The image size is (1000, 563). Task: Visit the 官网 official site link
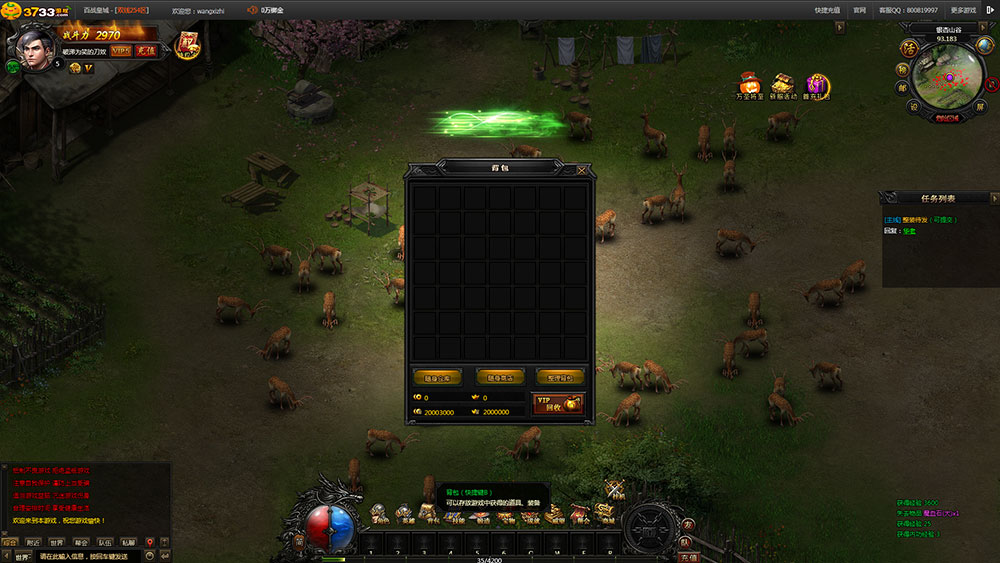tap(859, 9)
